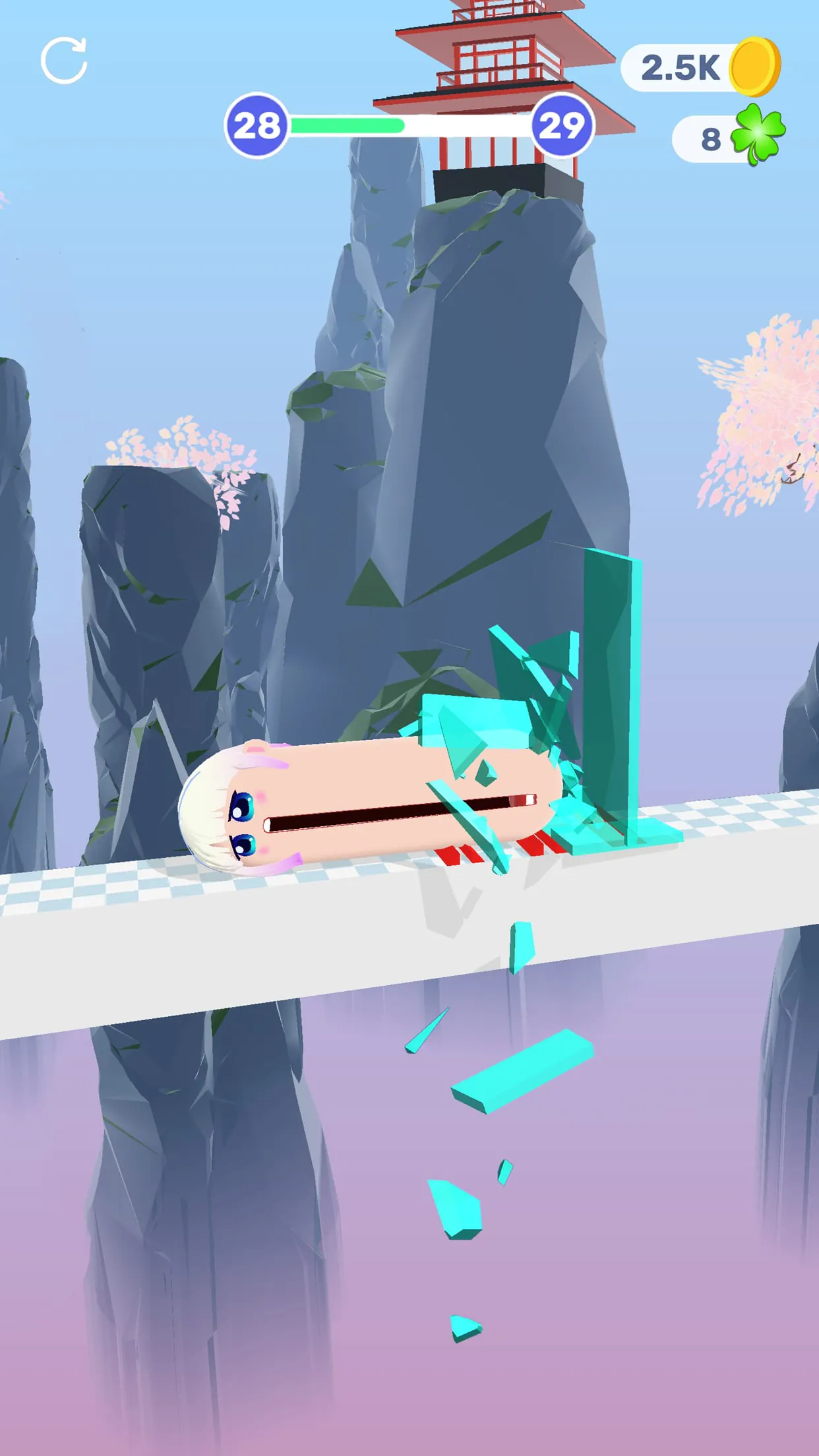Click the circular restart arrow button

tap(64, 61)
